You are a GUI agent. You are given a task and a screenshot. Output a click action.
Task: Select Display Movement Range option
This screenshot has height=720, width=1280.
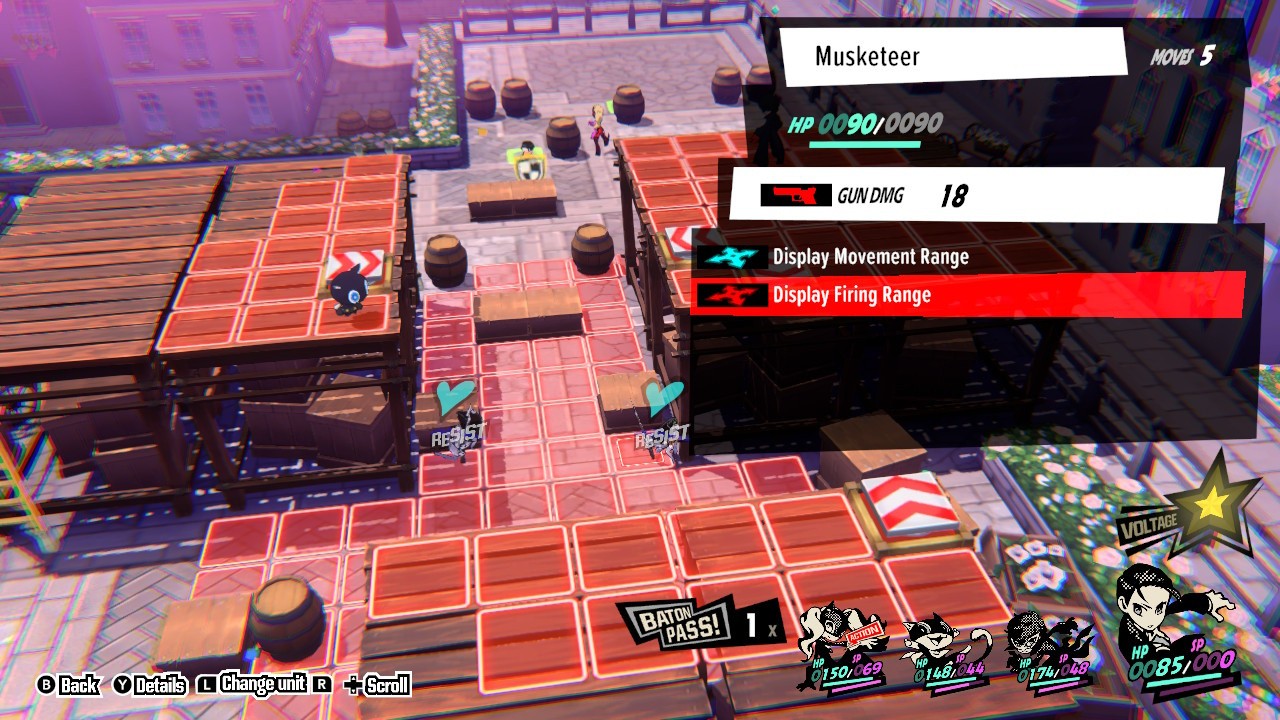[870, 257]
